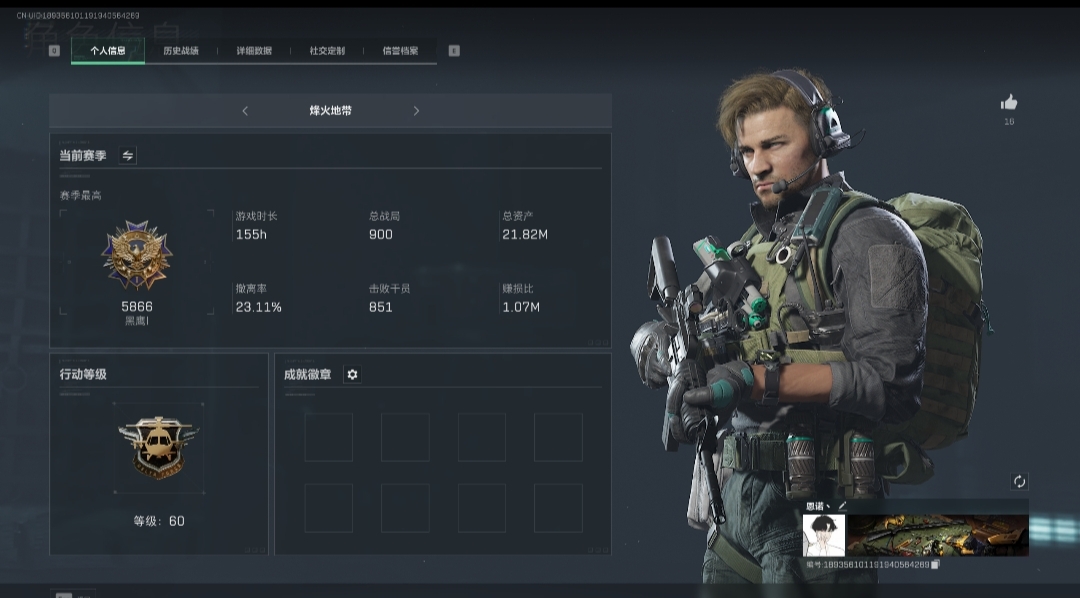Click the refresh arrows icon near the character
1080x598 pixels.
[x=1019, y=481]
